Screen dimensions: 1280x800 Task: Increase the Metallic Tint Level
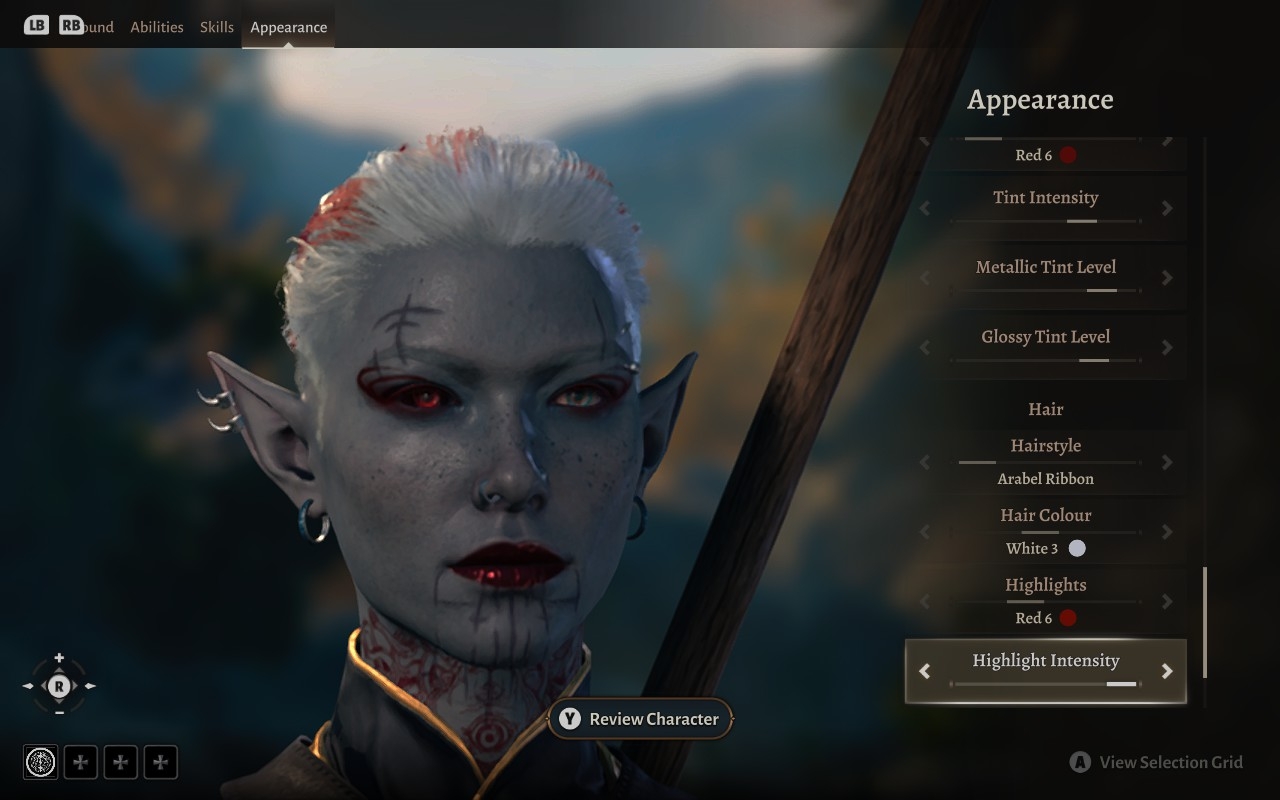[1166, 278]
